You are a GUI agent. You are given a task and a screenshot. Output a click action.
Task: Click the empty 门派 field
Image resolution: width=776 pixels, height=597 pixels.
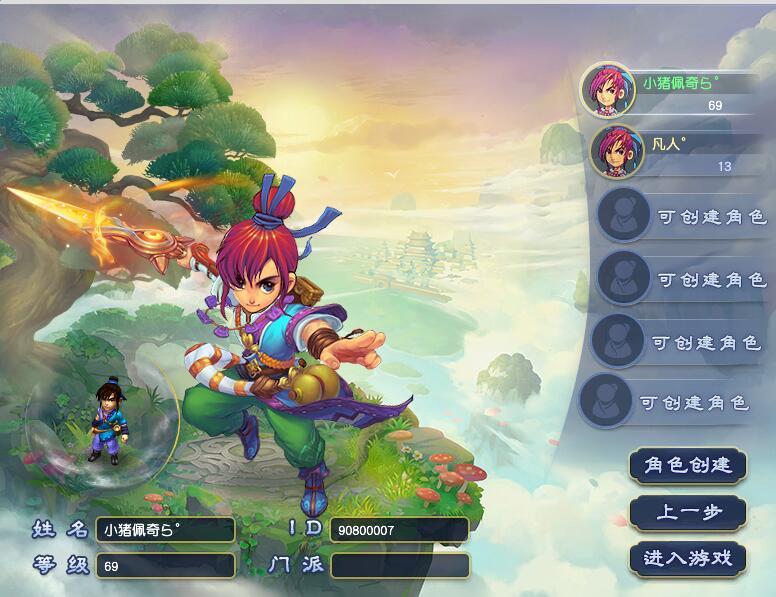(x=399, y=566)
